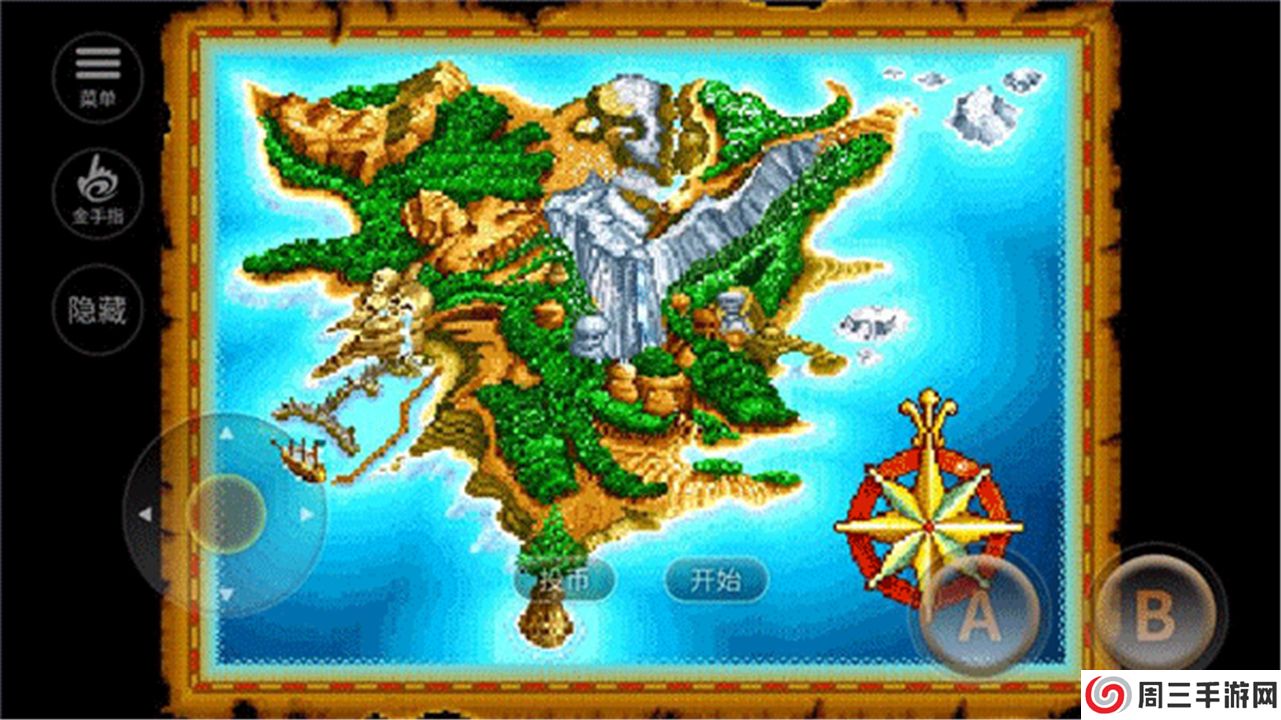
Task: Tap the 开始 start button
Action: 716,579
